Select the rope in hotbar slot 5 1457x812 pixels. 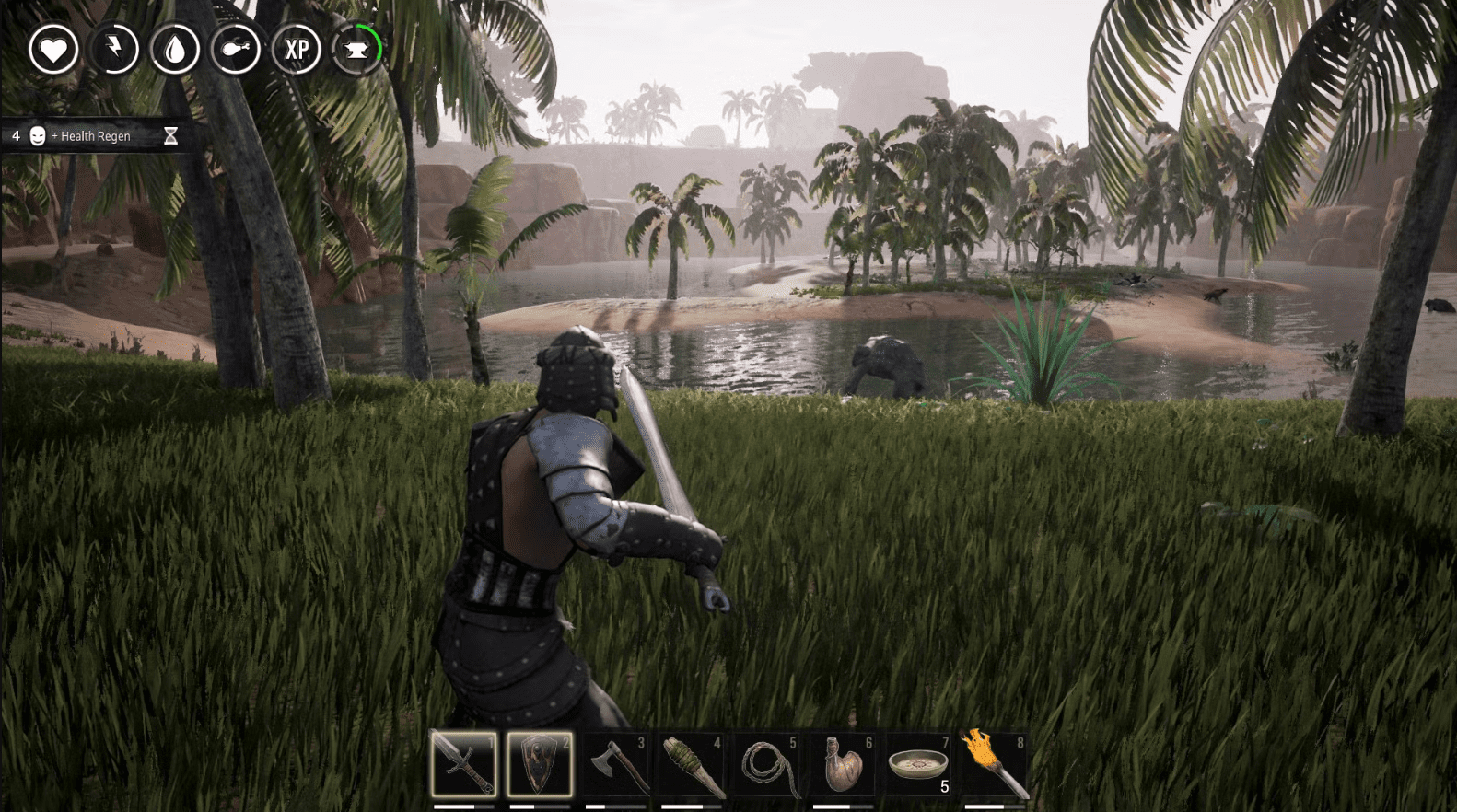pyautogui.click(x=769, y=763)
